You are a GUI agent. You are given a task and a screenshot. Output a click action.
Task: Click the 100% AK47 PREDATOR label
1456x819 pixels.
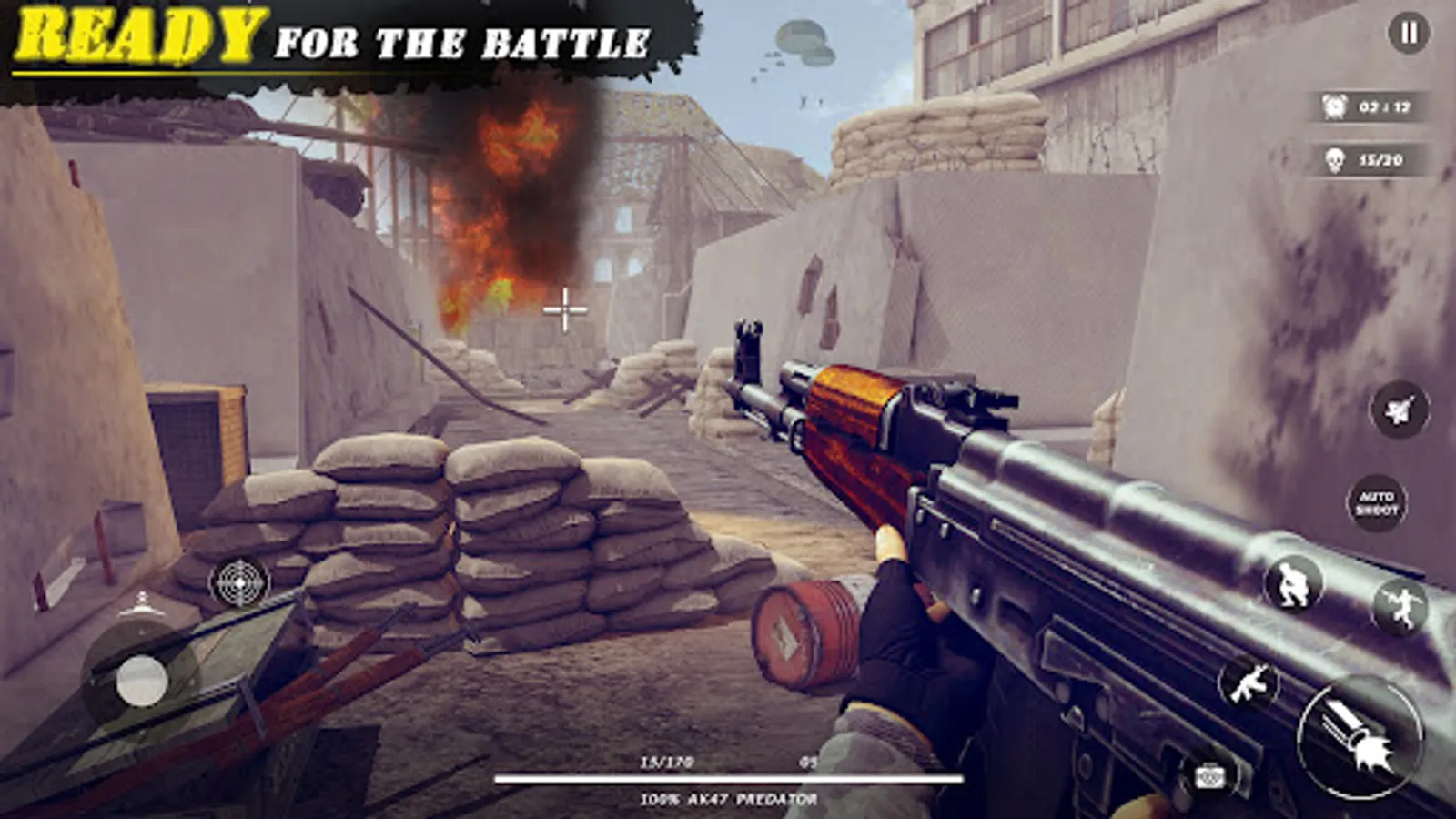click(x=728, y=799)
